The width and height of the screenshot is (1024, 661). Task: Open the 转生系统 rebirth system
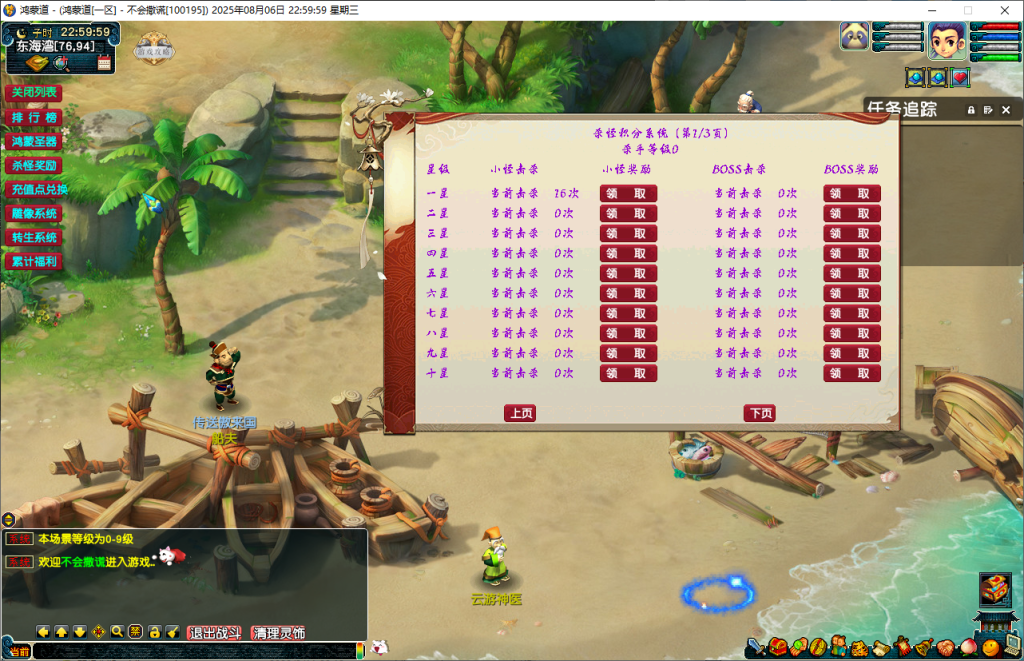tap(35, 237)
